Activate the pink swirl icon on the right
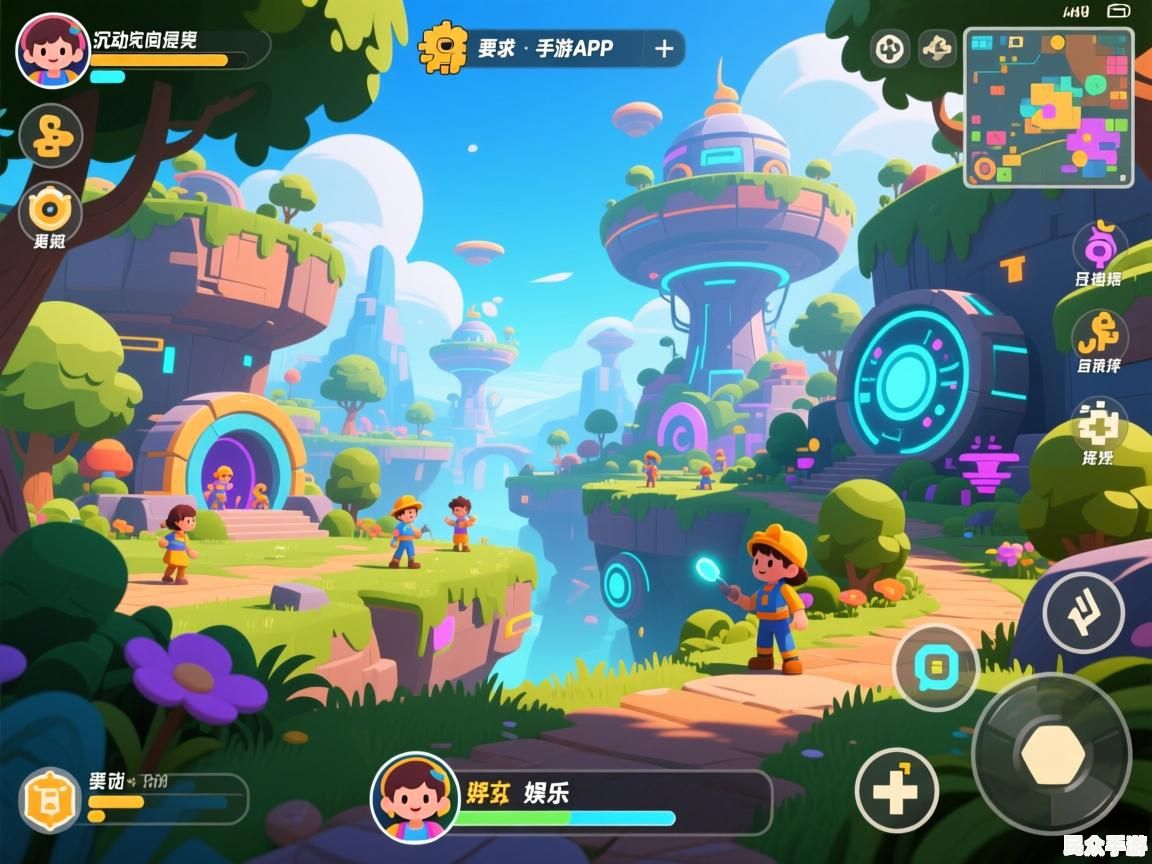Viewport: 1152px width, 864px height. coord(1100,246)
